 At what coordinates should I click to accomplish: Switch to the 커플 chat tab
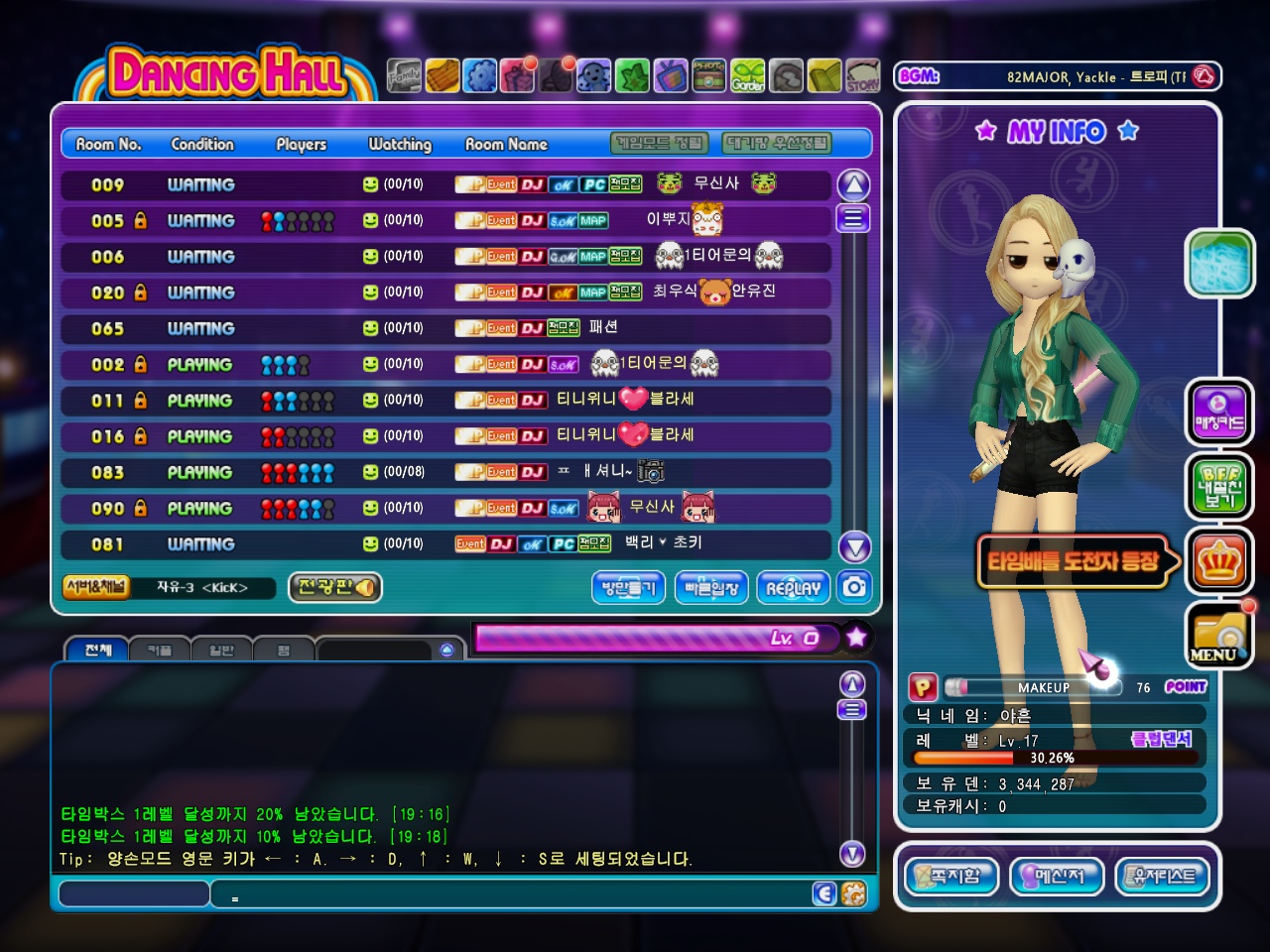coord(159,651)
